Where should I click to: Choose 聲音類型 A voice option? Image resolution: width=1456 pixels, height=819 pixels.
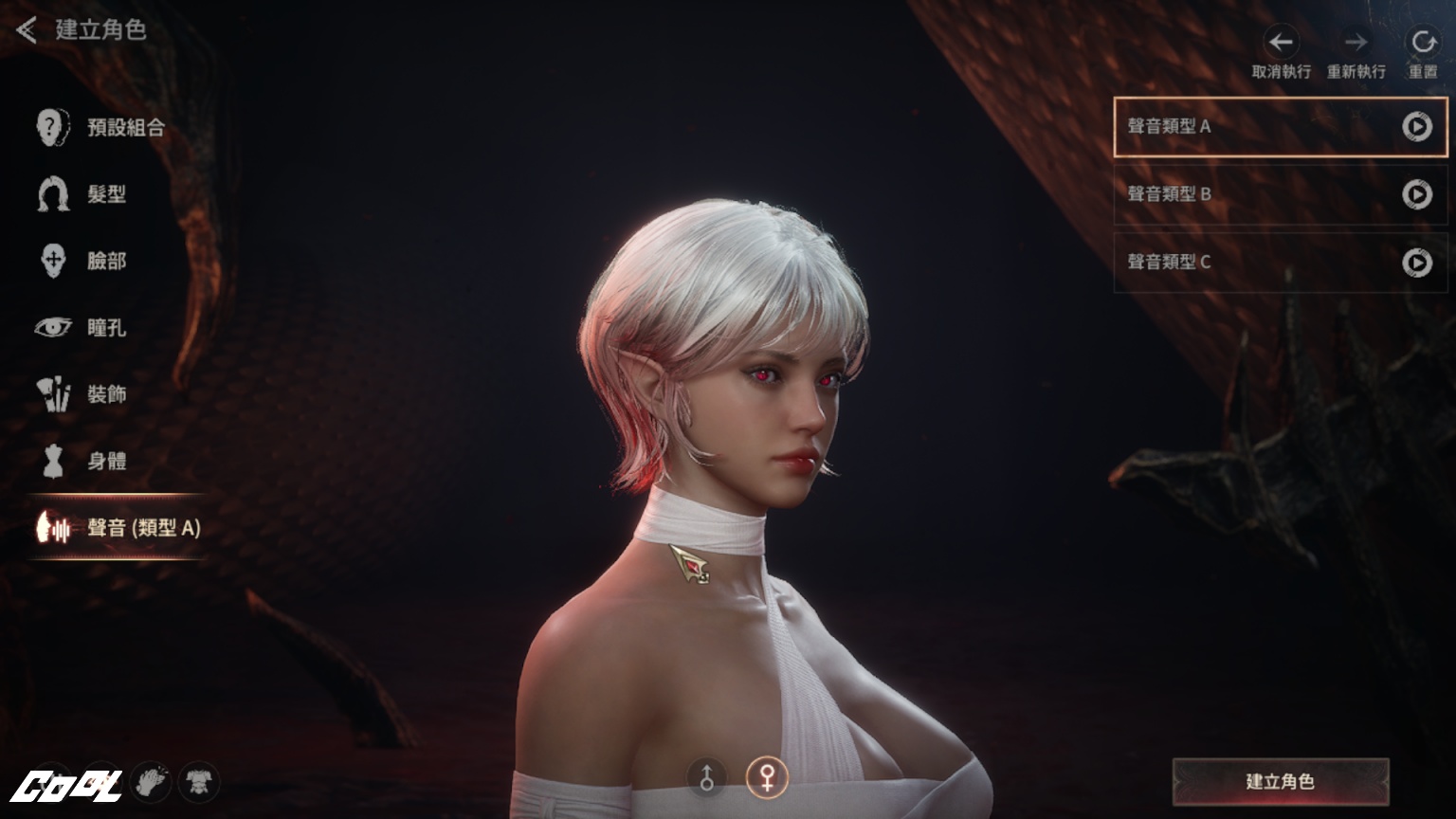(x=1232, y=126)
